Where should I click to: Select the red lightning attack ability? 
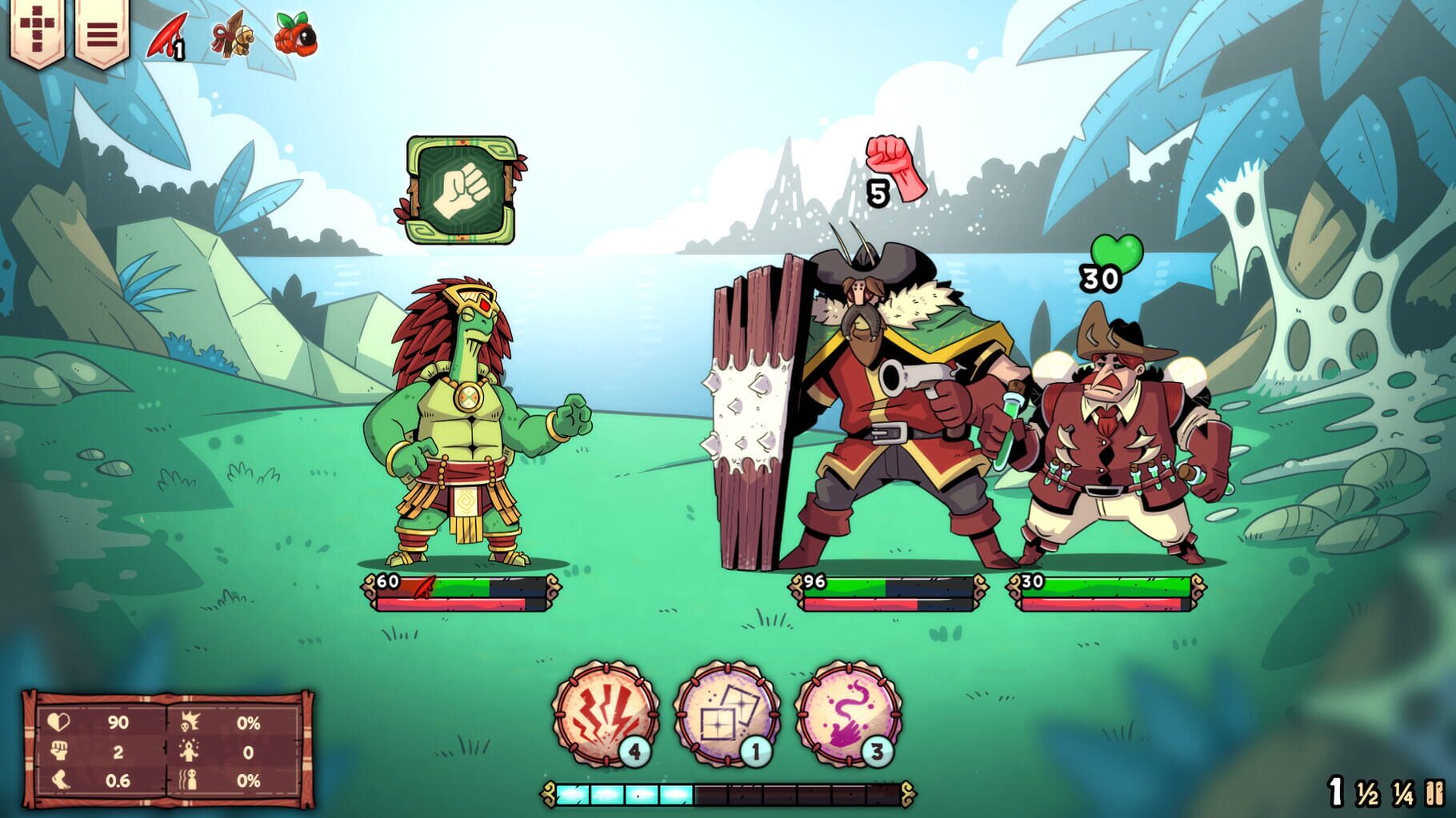[610, 734]
